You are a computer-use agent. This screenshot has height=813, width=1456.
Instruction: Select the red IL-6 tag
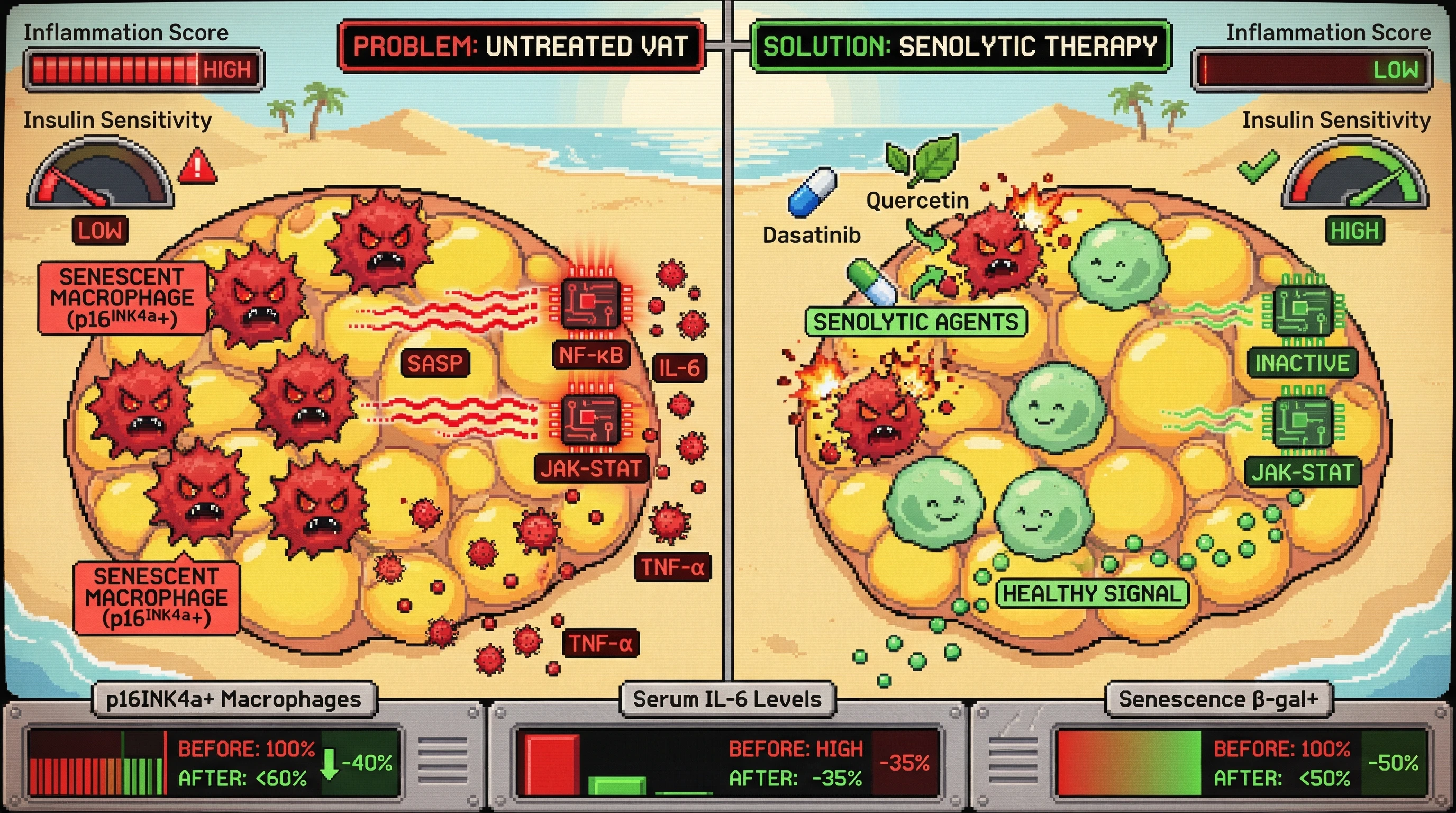tap(679, 368)
